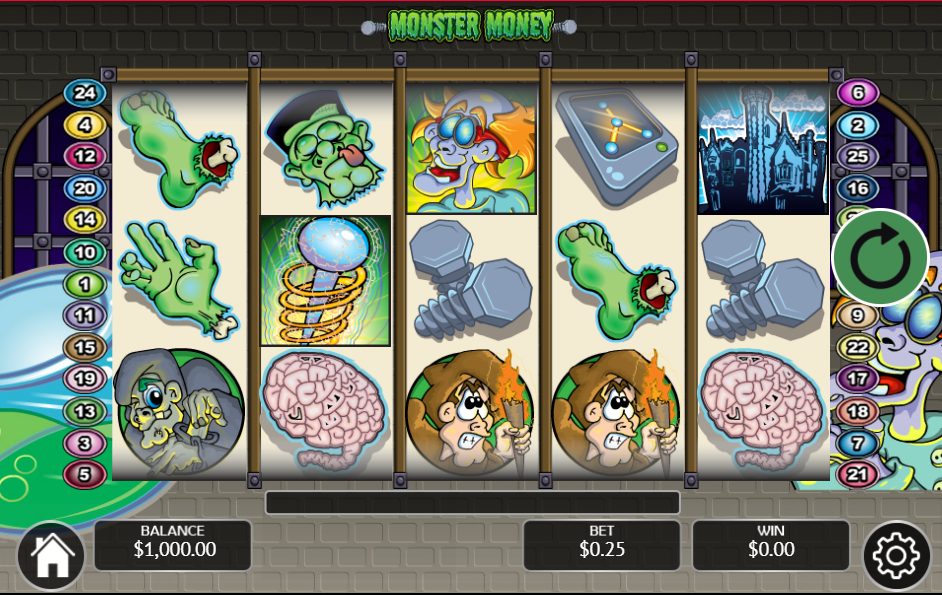Open the Bet amount panel

(x=601, y=545)
